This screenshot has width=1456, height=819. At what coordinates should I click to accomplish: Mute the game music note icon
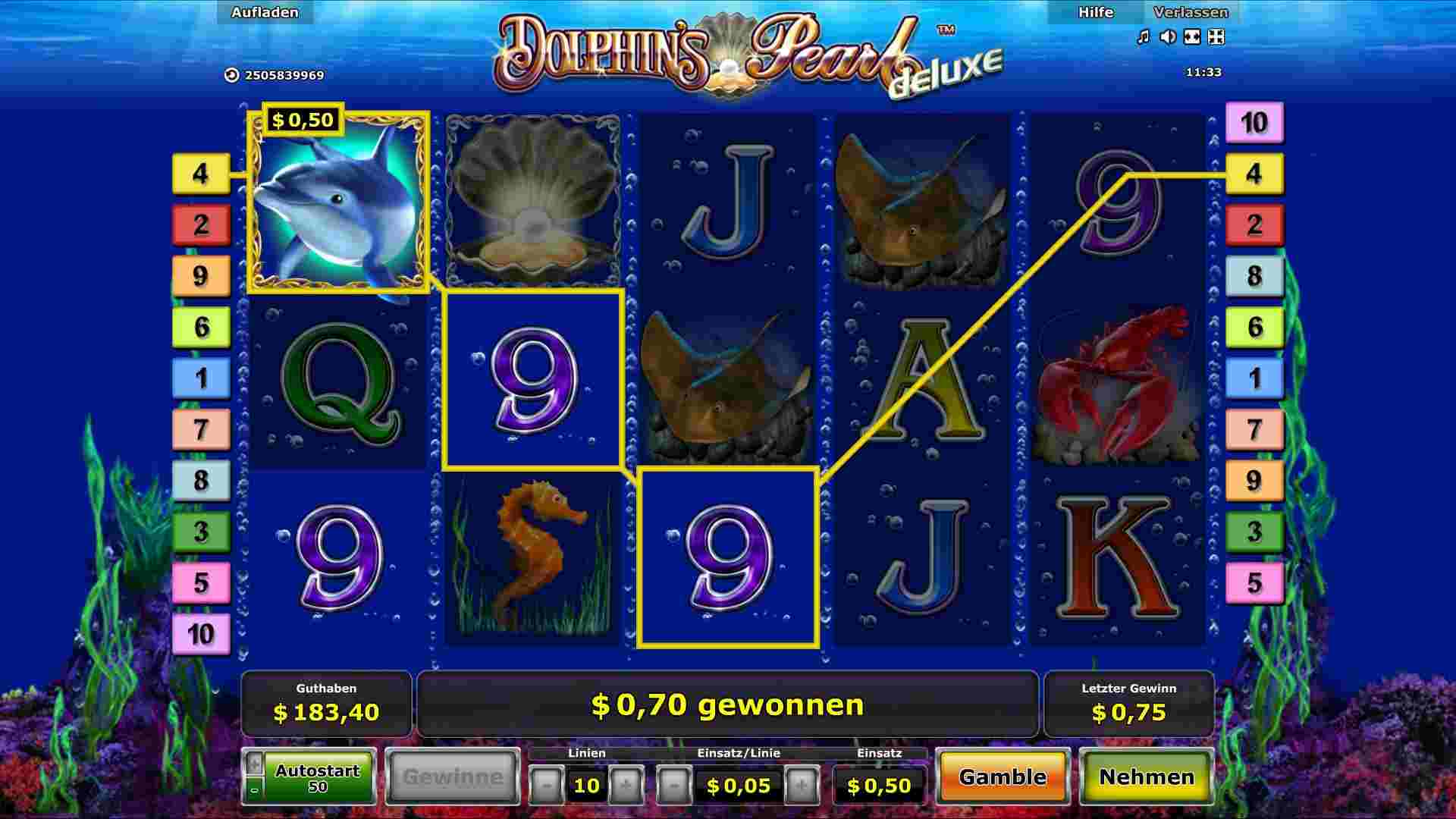(1144, 36)
